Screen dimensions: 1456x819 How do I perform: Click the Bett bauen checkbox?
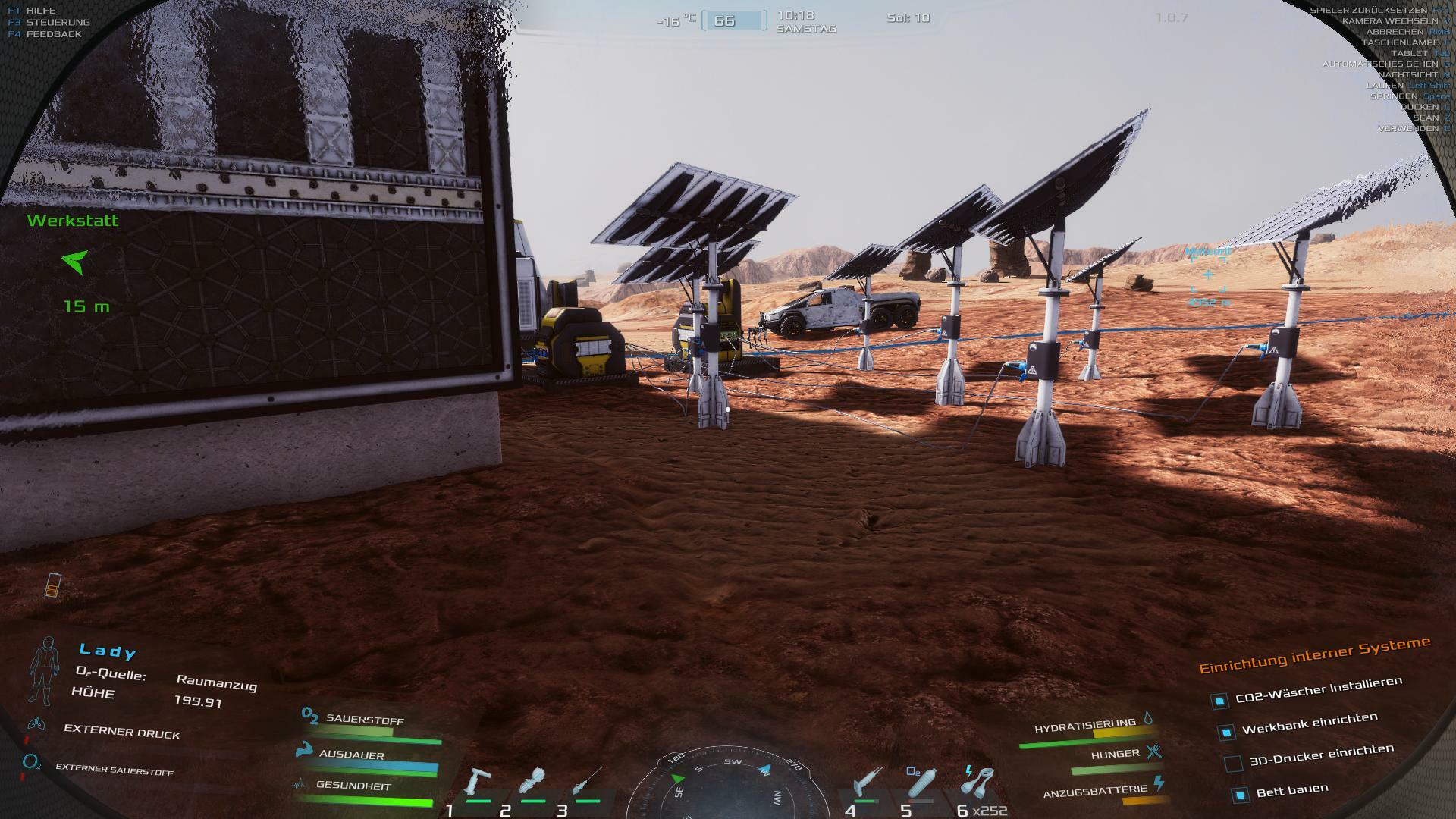(1241, 795)
